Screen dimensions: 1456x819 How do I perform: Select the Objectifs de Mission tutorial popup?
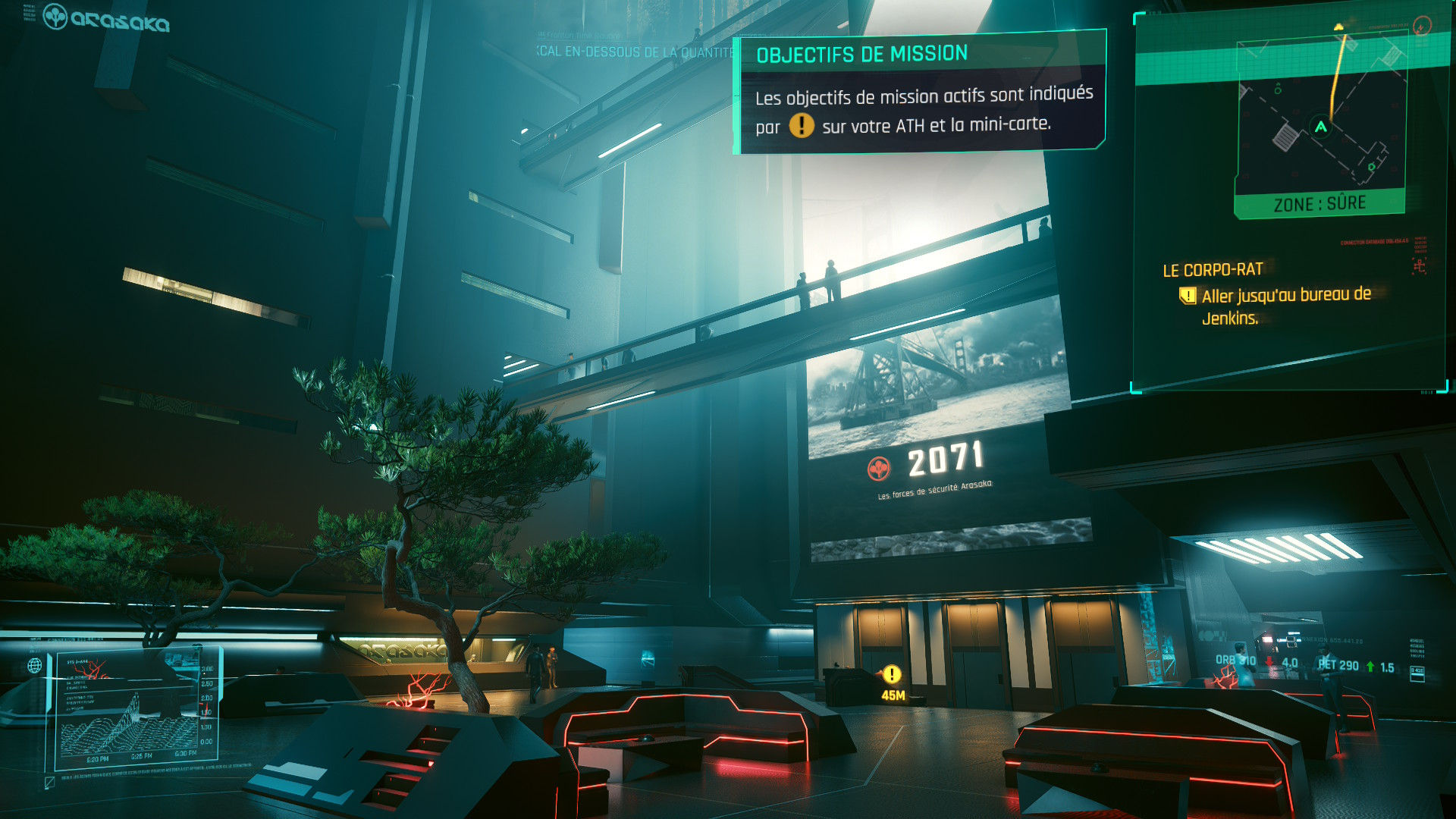[919, 92]
